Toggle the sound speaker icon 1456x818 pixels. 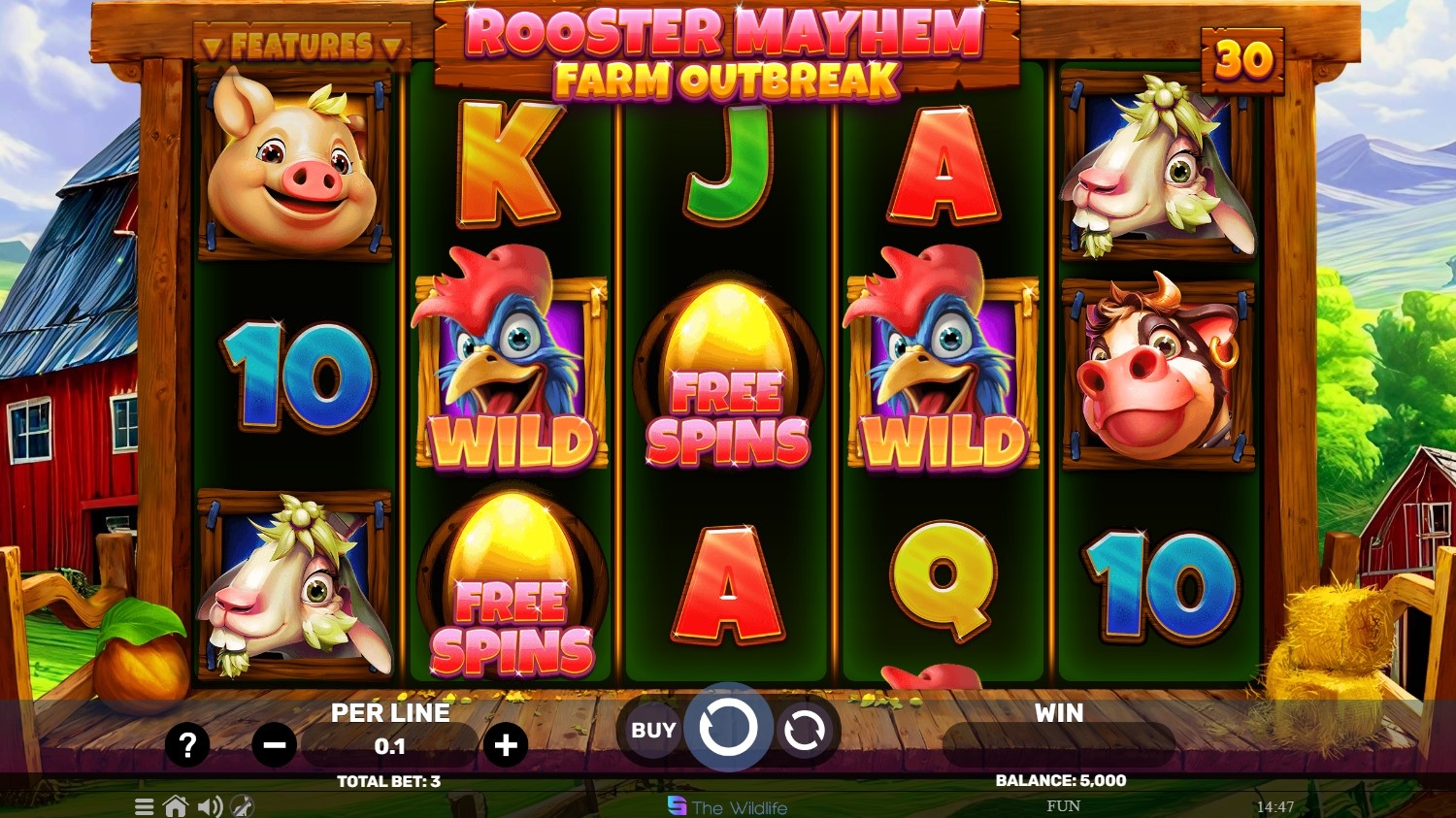(209, 806)
